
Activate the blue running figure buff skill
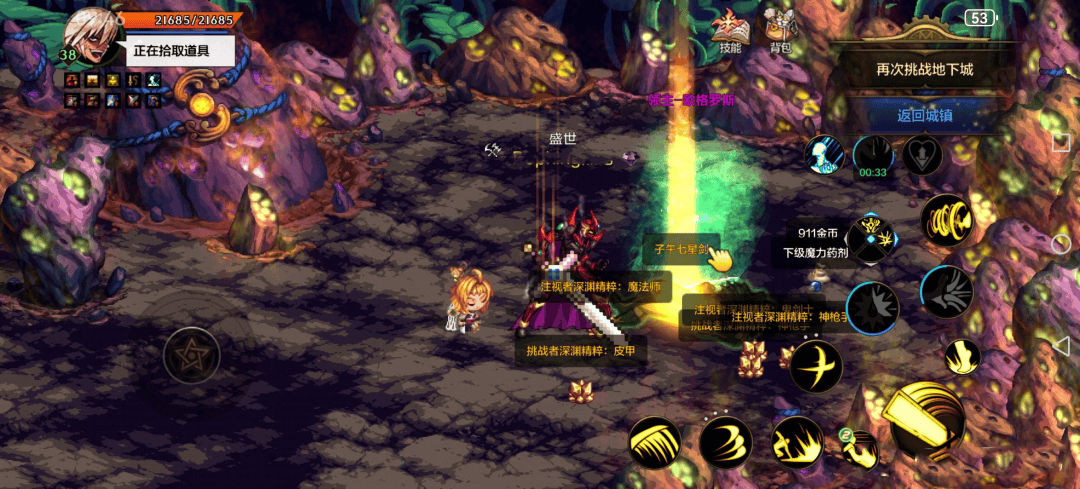pyautogui.click(x=825, y=156)
